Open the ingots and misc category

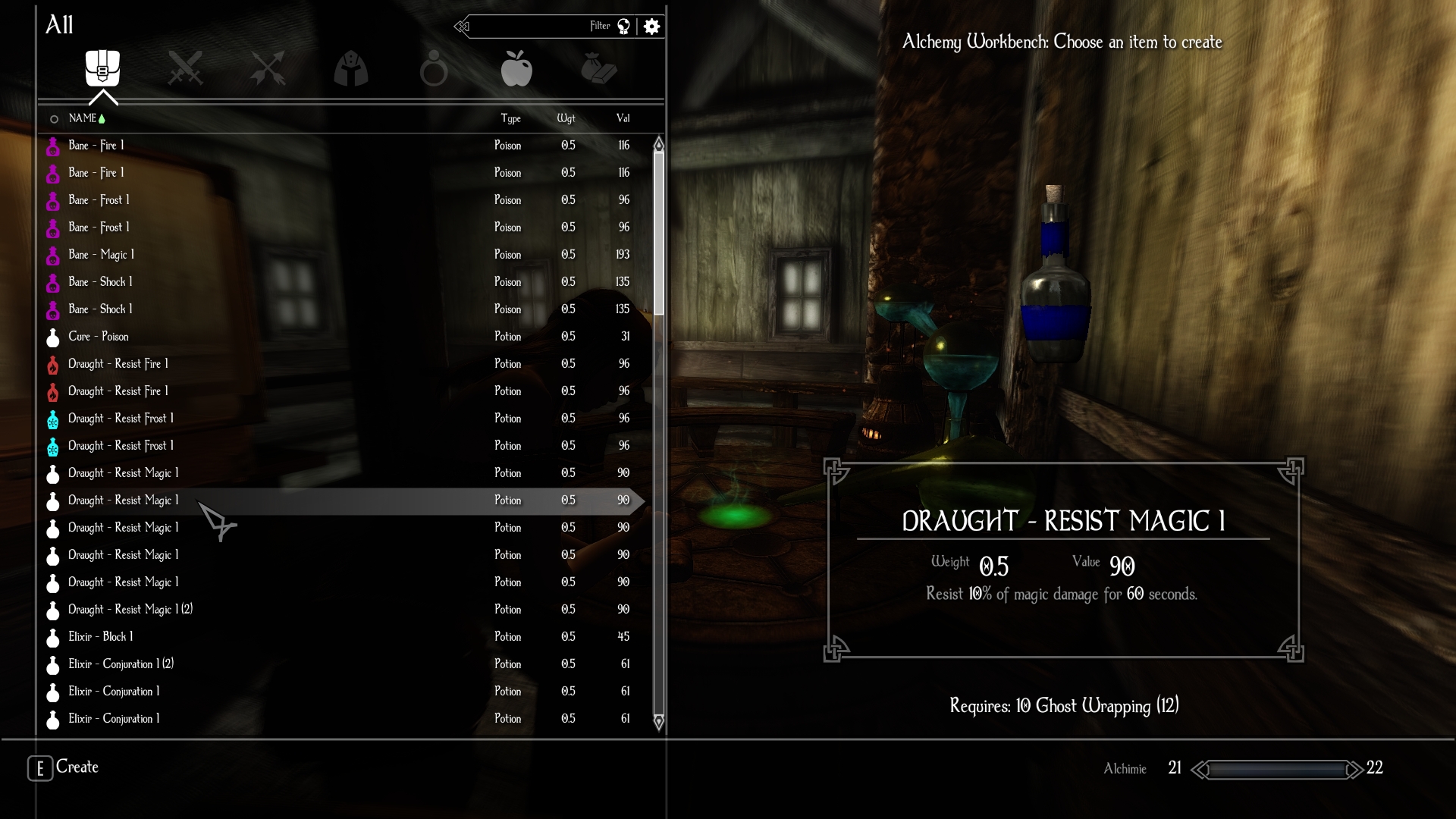tap(599, 68)
